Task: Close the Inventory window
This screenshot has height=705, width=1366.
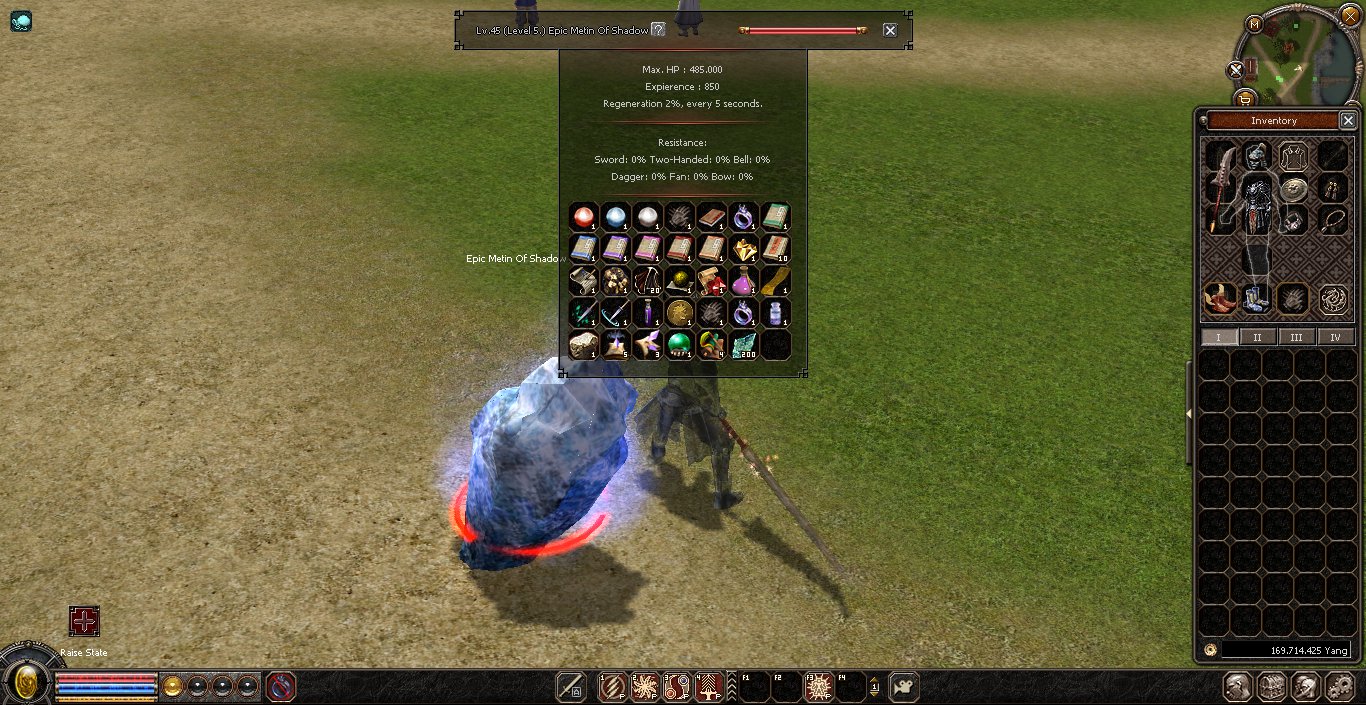Action: [x=1347, y=120]
